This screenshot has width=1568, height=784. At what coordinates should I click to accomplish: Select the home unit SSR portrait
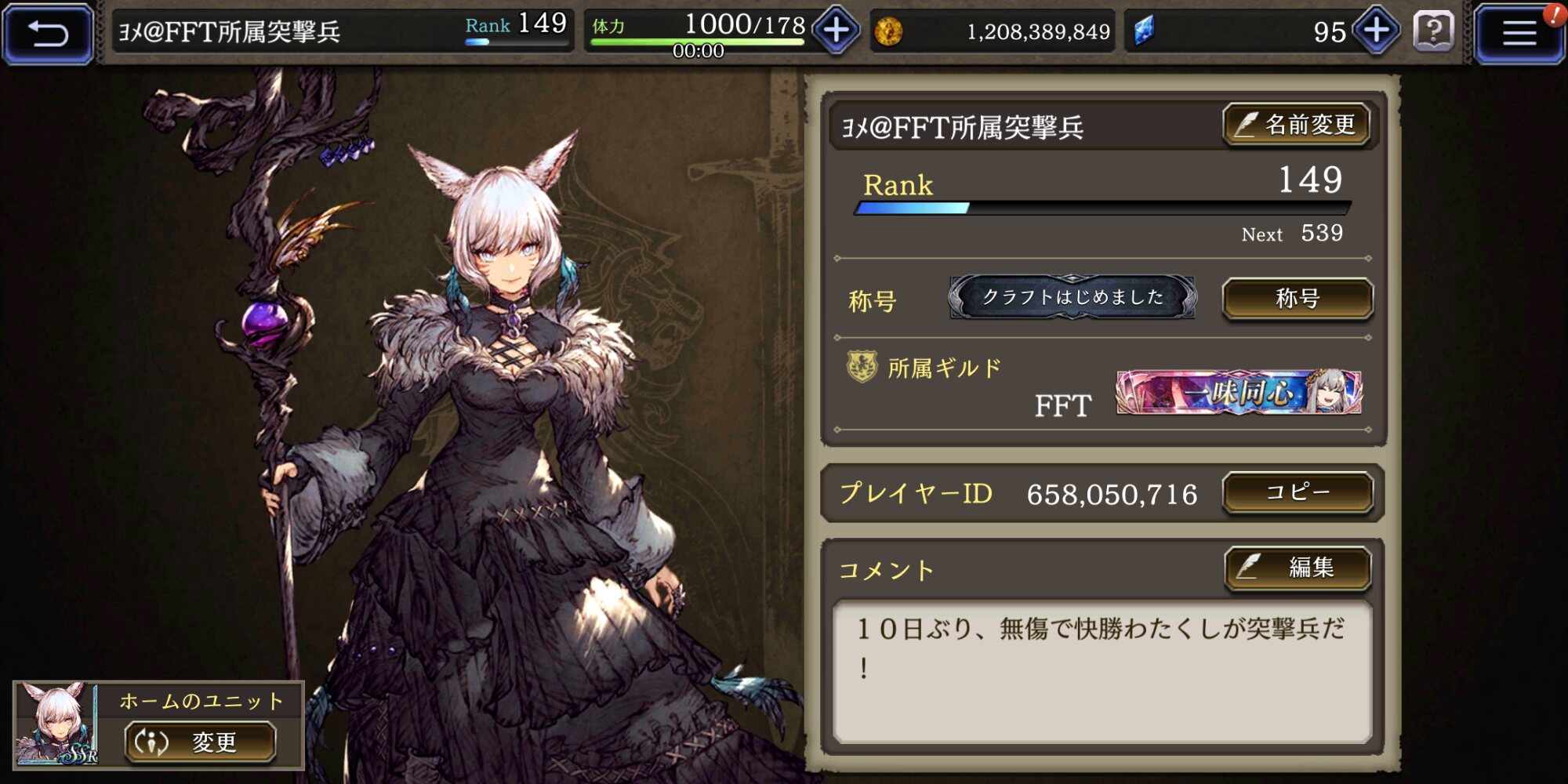pyautogui.click(x=56, y=724)
